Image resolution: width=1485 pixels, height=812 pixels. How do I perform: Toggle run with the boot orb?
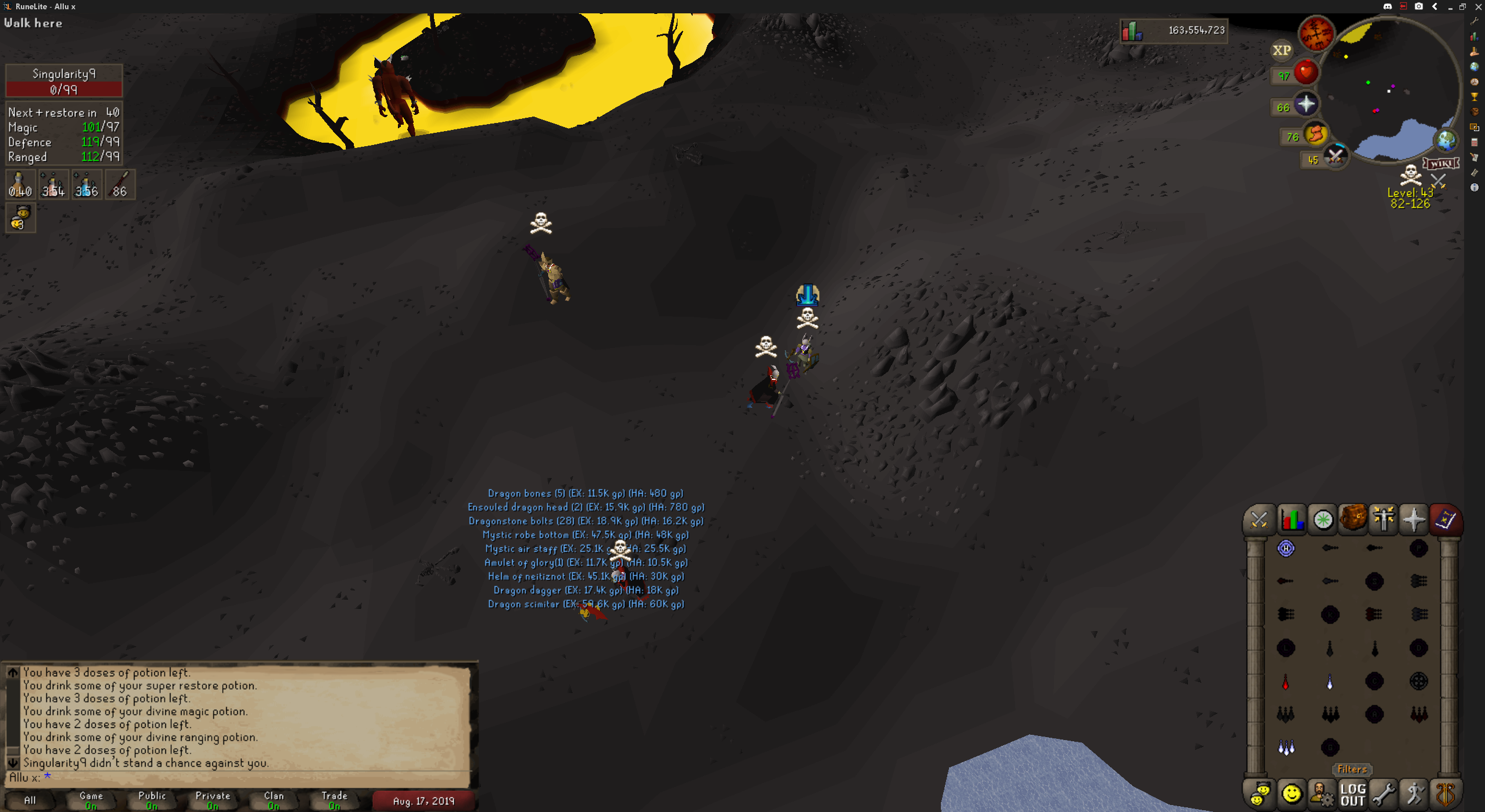tap(1316, 134)
